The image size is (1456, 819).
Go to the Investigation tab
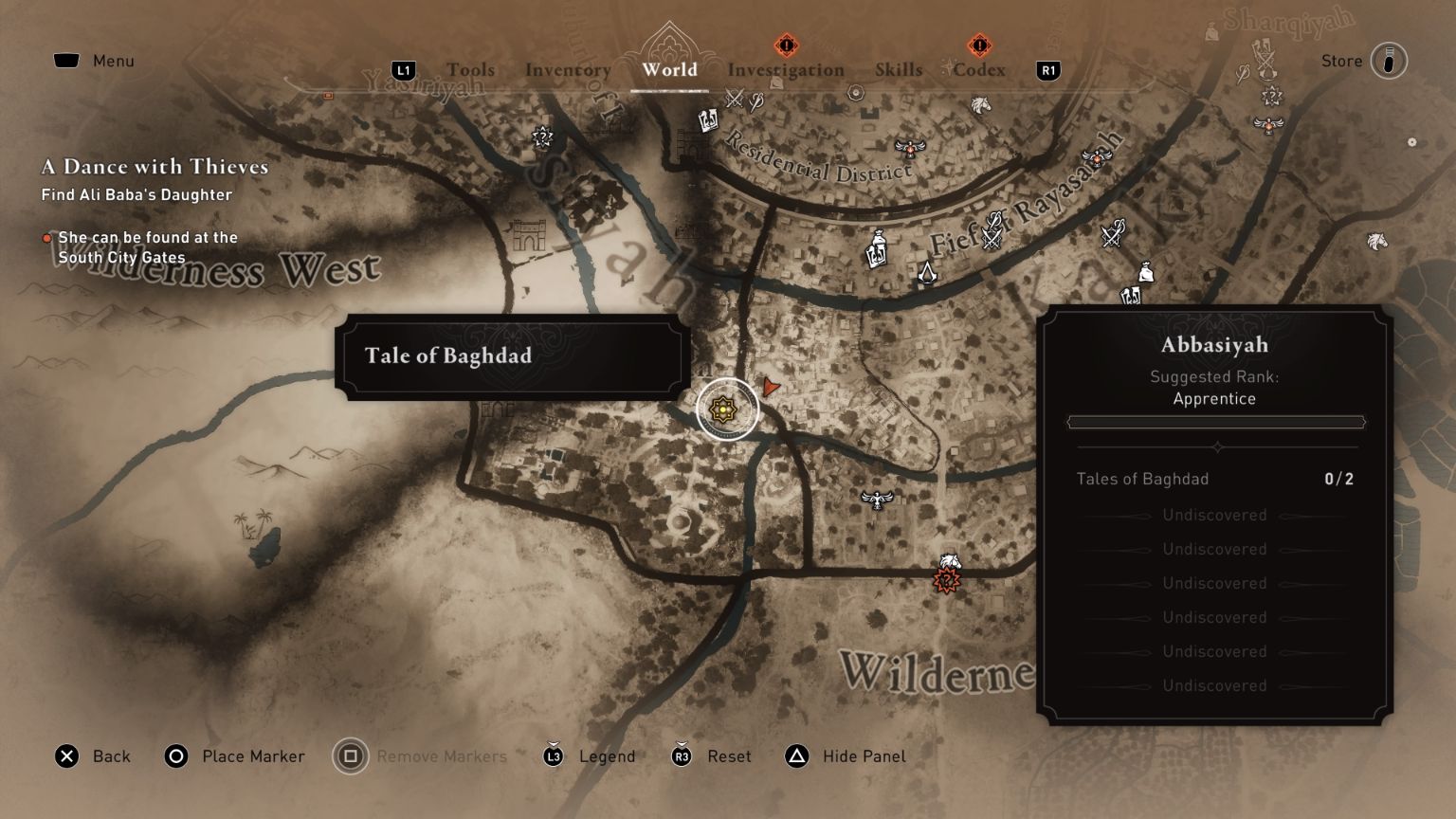[x=785, y=70]
